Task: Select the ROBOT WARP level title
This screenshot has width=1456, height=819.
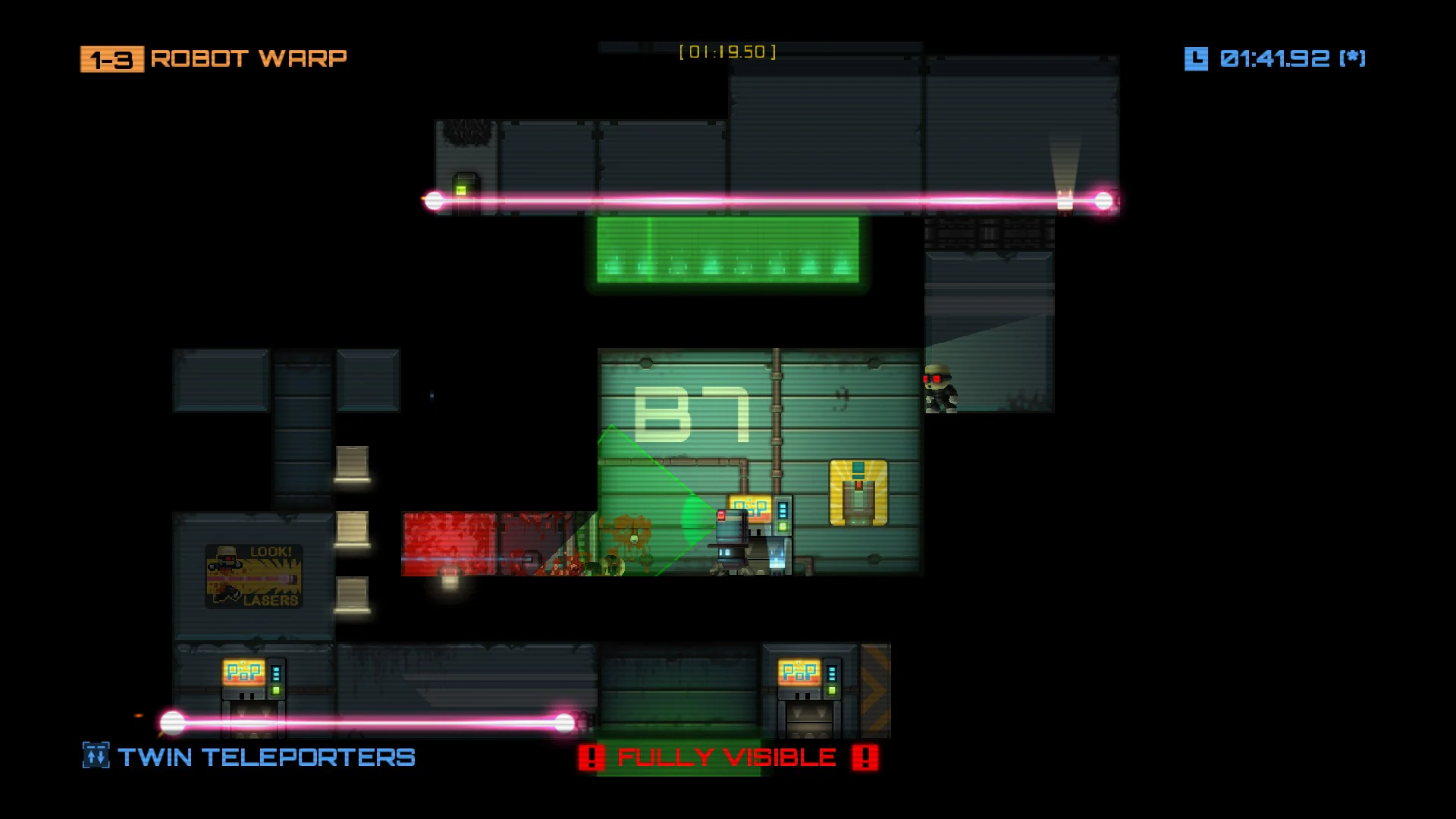Action: coord(250,58)
